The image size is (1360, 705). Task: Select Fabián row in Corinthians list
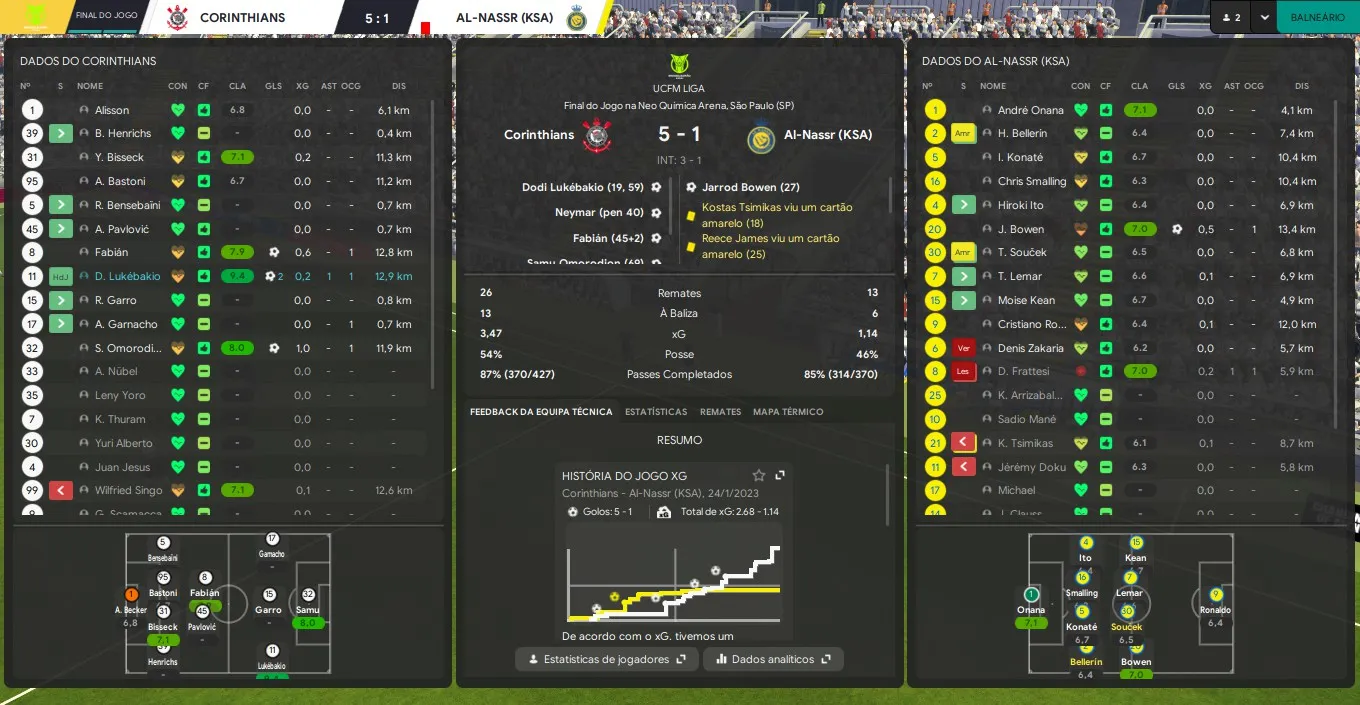point(113,253)
